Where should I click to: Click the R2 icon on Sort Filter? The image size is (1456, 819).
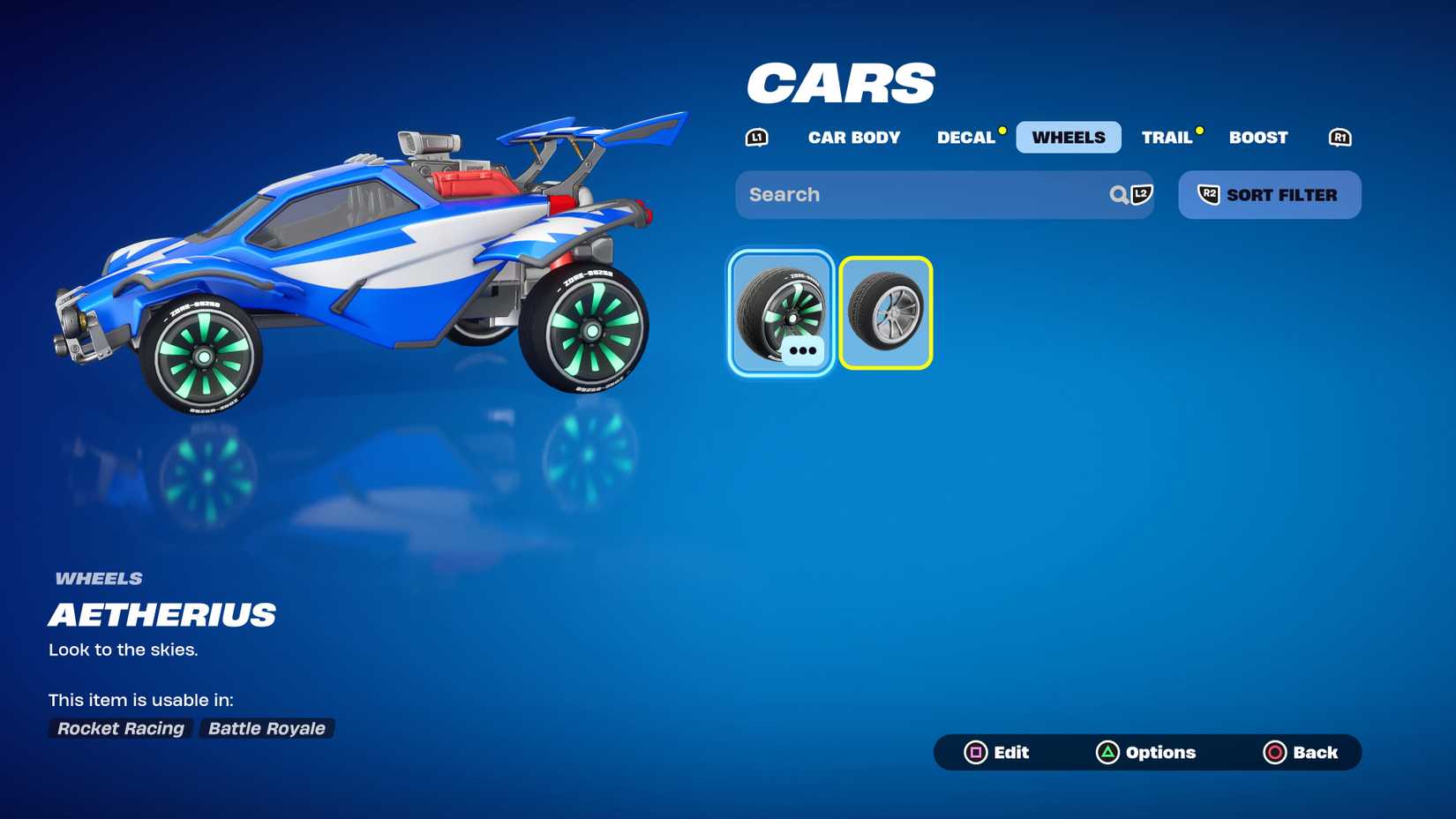(x=1210, y=195)
